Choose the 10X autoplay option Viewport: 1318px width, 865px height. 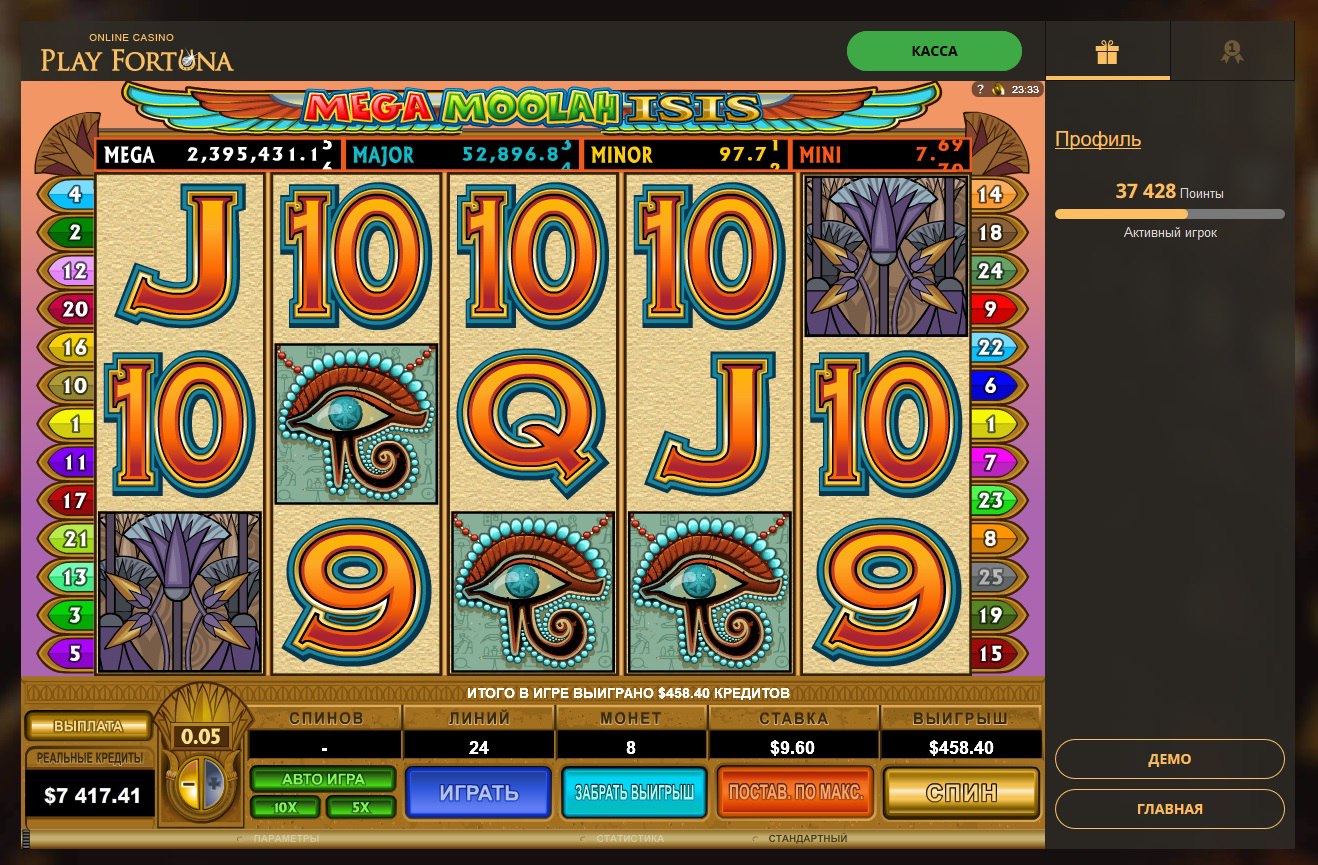(x=285, y=807)
